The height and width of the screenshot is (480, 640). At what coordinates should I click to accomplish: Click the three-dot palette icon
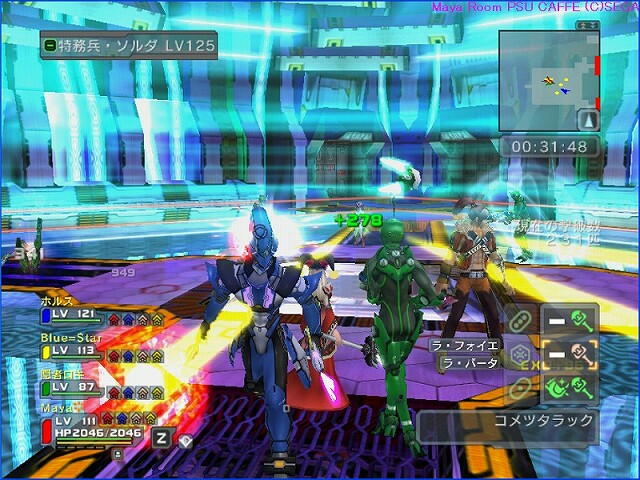[520, 320]
